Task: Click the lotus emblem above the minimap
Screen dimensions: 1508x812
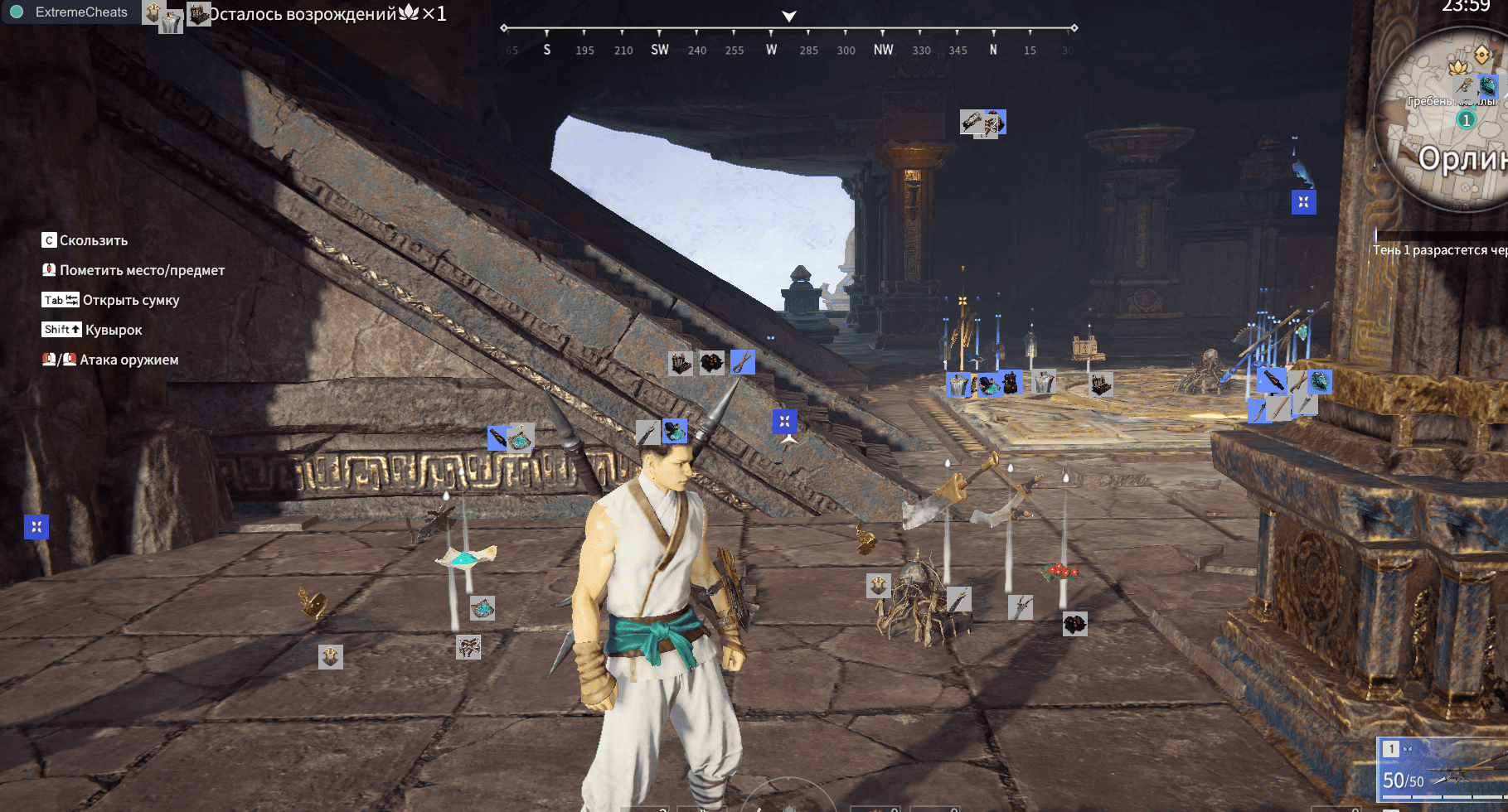Action: [x=1457, y=68]
